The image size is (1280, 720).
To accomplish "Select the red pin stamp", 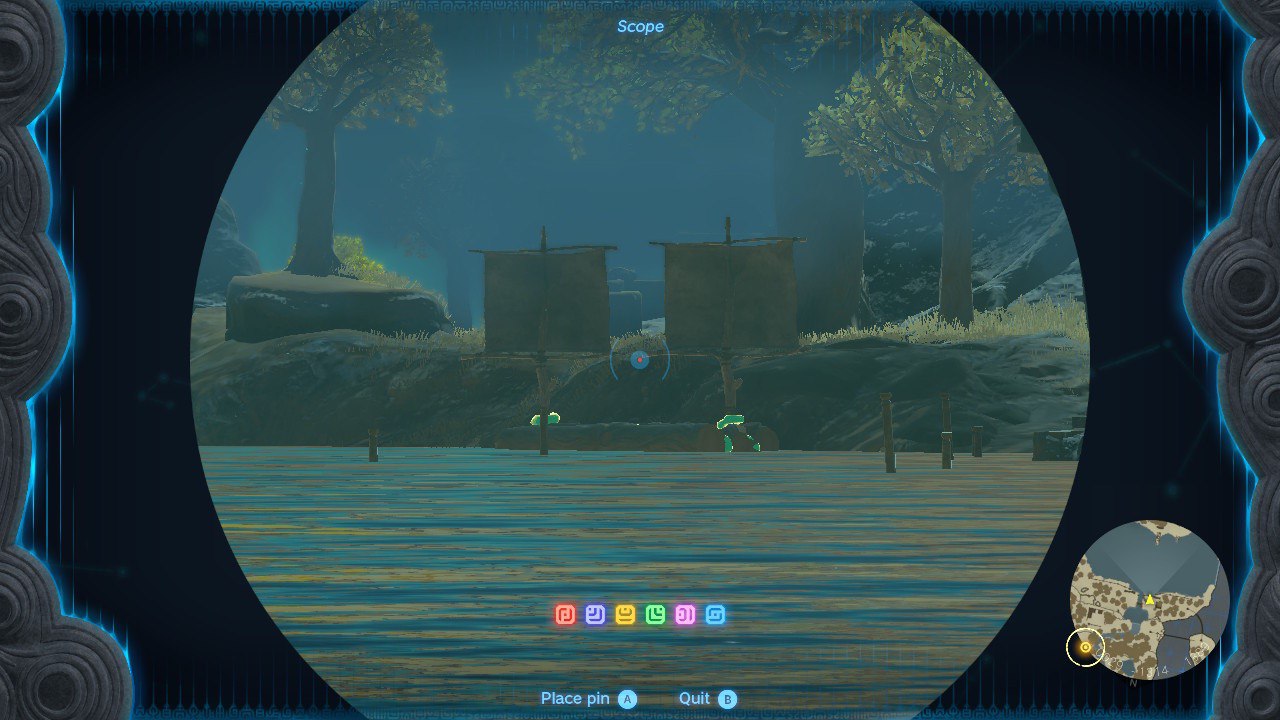I will 565,615.
